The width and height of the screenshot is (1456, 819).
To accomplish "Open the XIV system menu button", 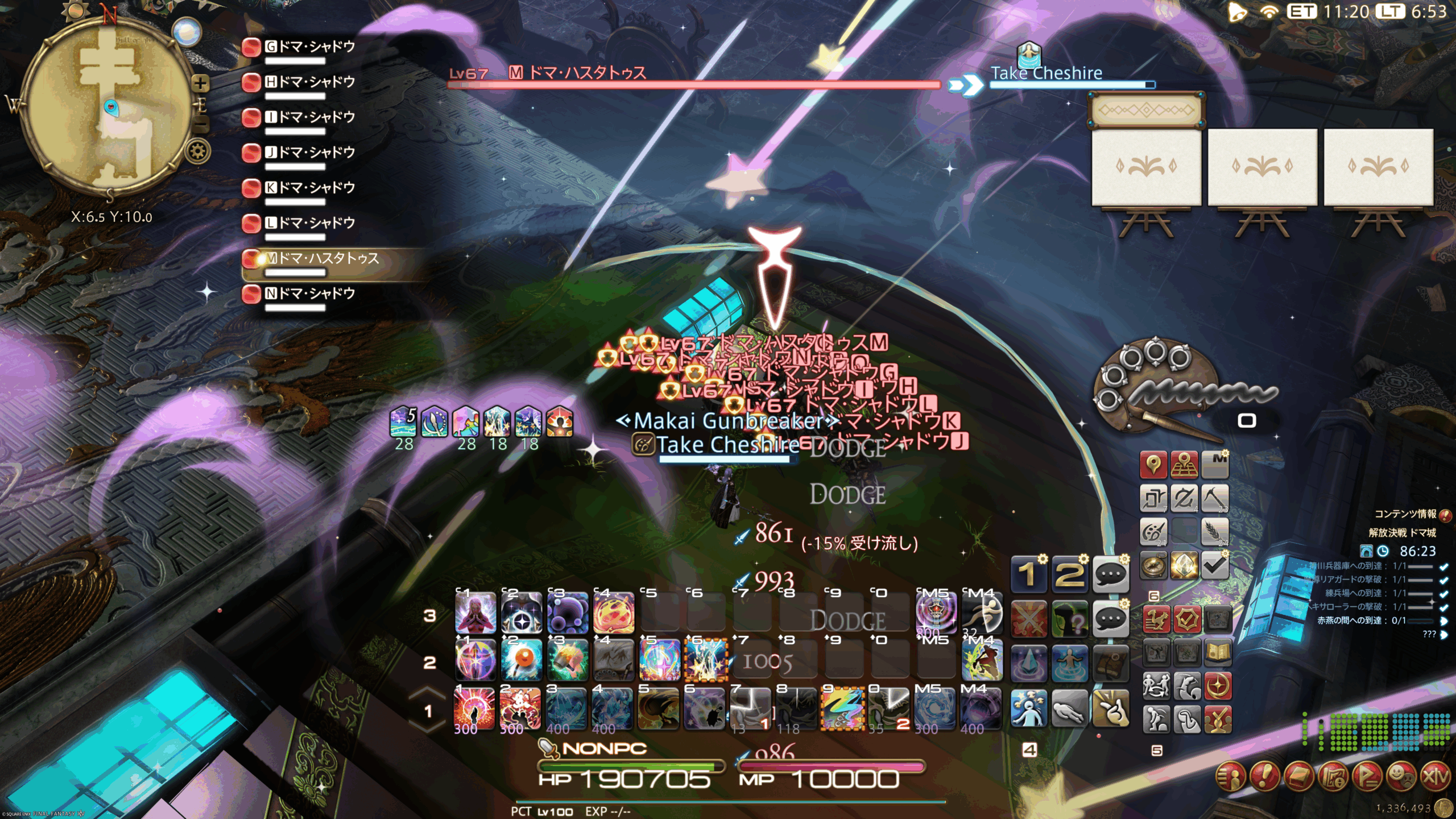I will (x=1436, y=776).
